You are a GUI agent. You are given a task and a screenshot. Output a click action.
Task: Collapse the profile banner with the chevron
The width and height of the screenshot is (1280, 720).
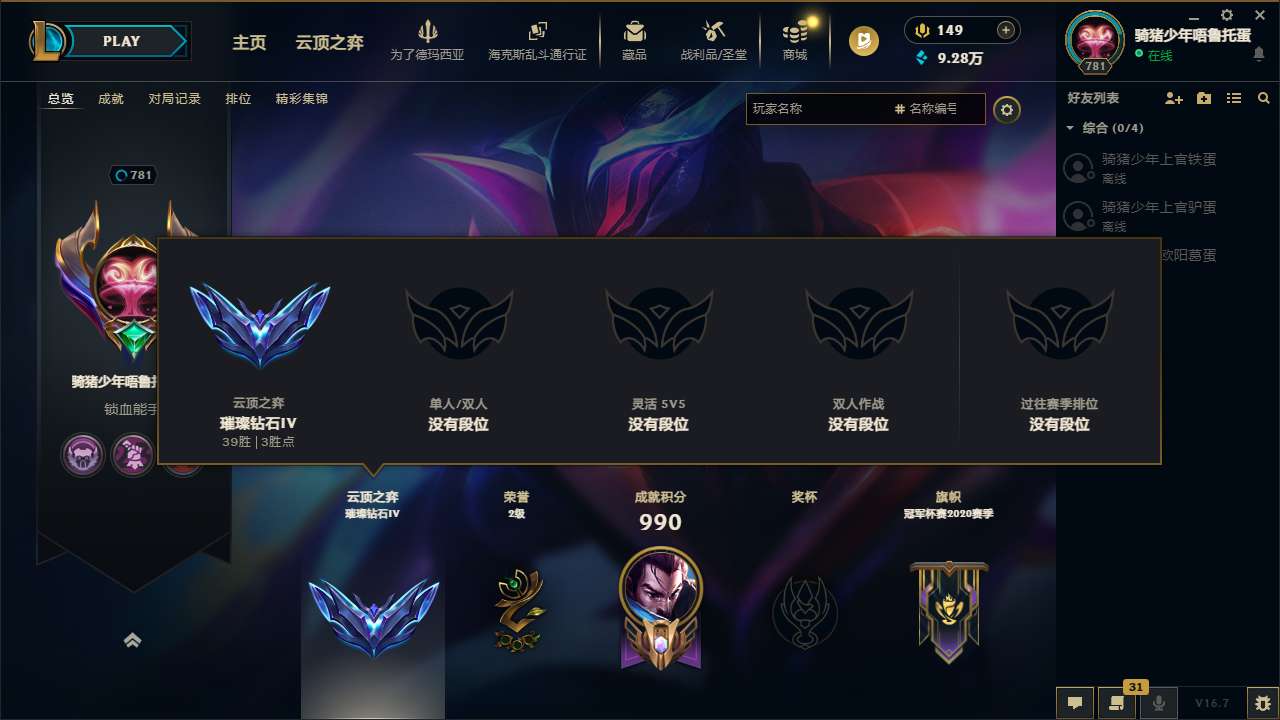point(133,640)
